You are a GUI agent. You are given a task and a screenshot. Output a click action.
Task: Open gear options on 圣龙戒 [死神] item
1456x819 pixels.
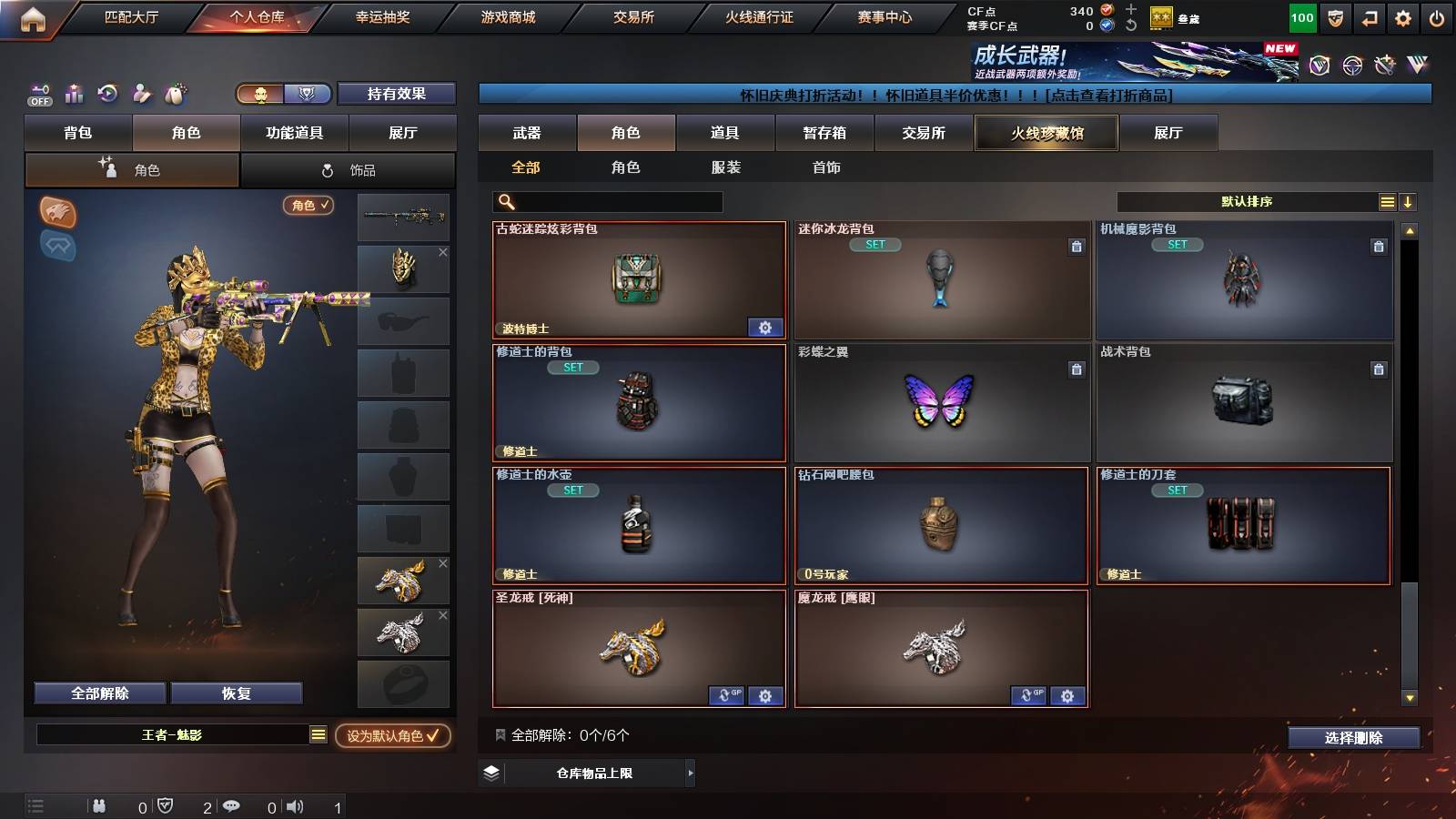pyautogui.click(x=765, y=695)
